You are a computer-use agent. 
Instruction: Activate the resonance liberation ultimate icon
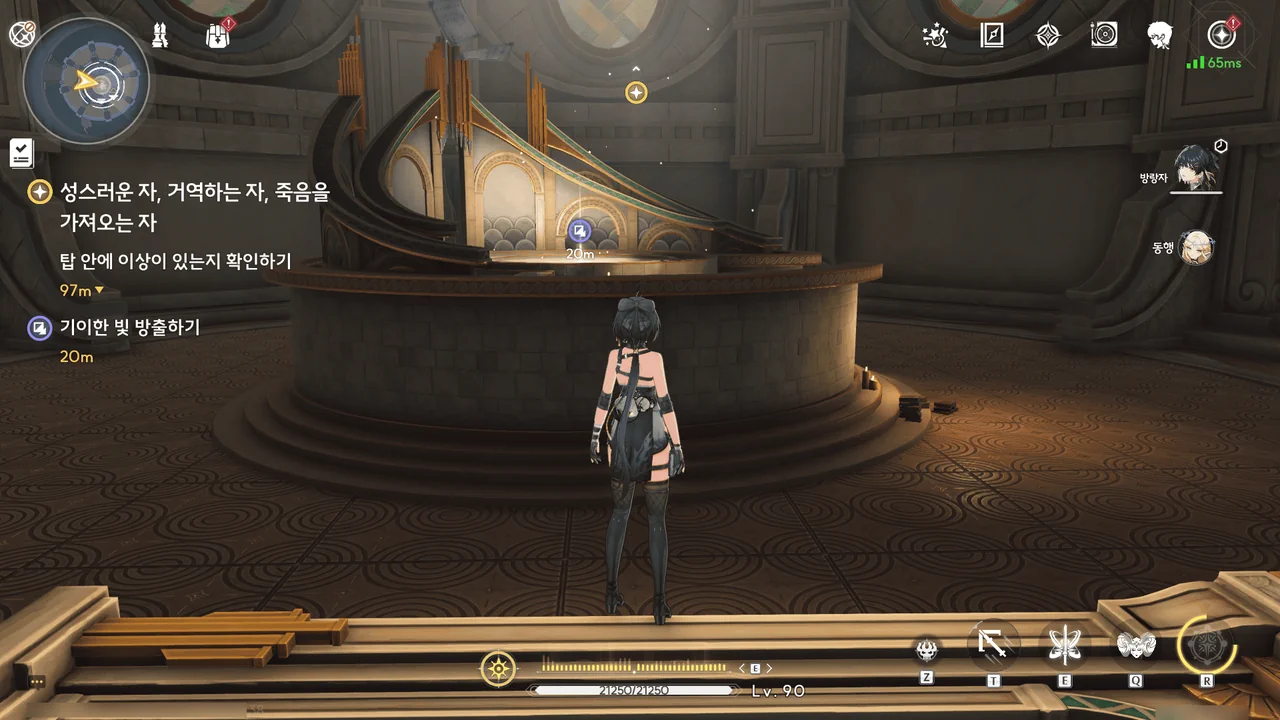(1207, 646)
